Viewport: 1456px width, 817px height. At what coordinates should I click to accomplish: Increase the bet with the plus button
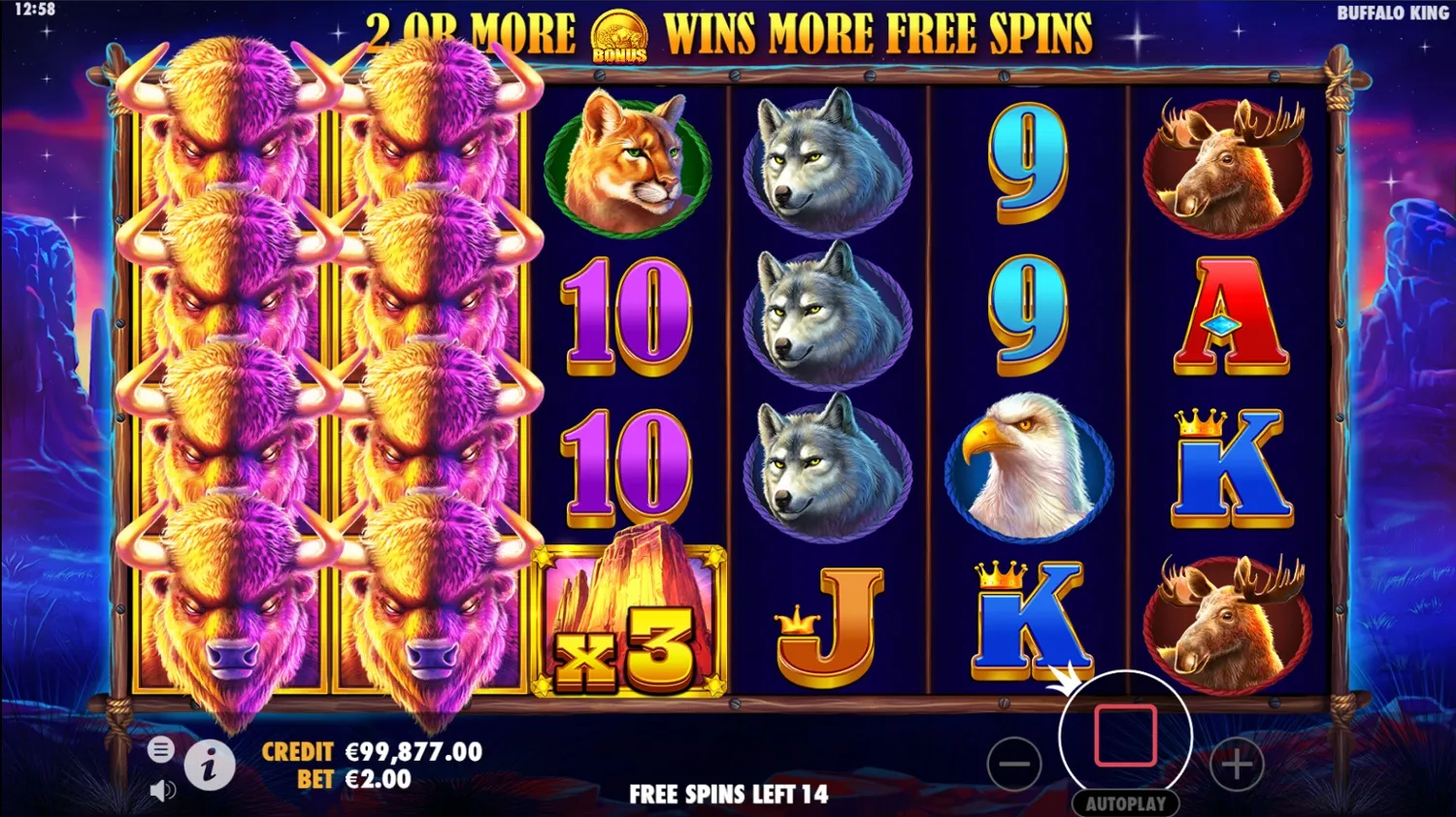(1235, 764)
